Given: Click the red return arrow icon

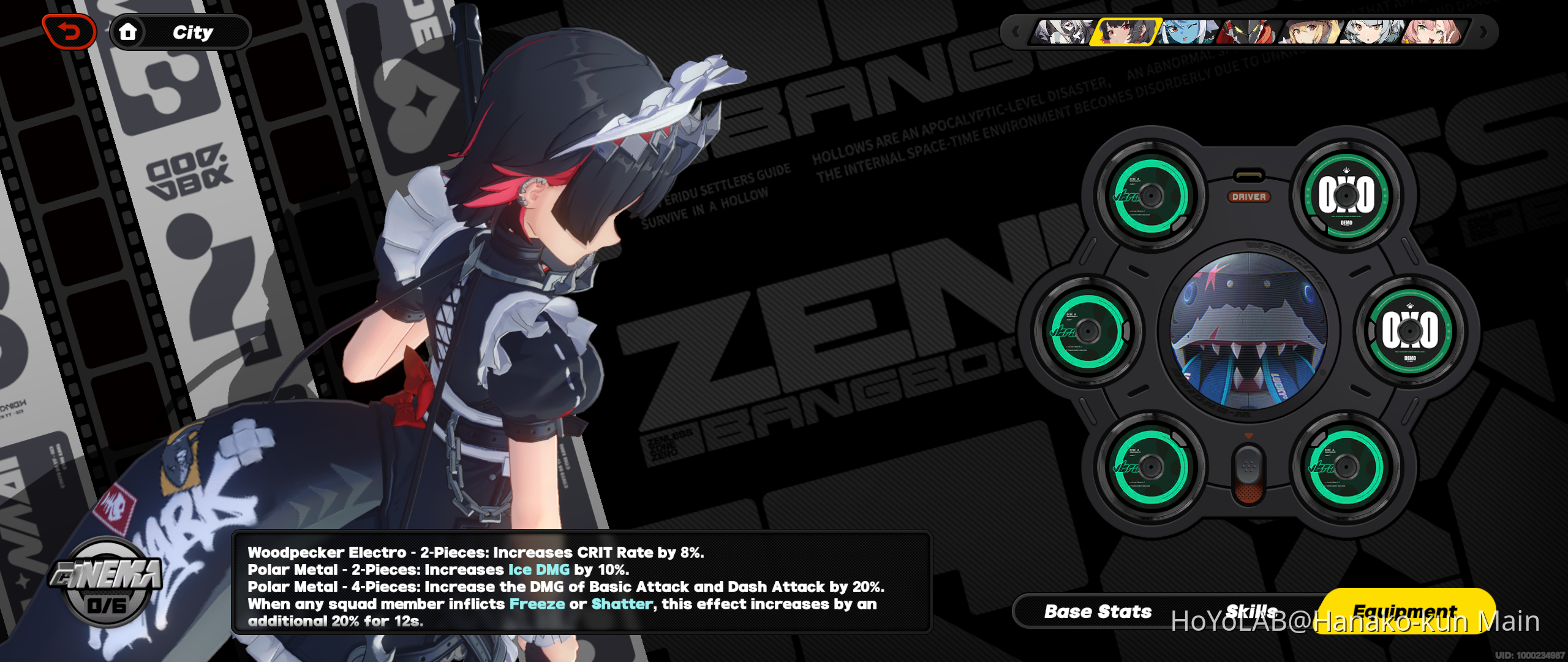Looking at the screenshot, I should [x=68, y=31].
